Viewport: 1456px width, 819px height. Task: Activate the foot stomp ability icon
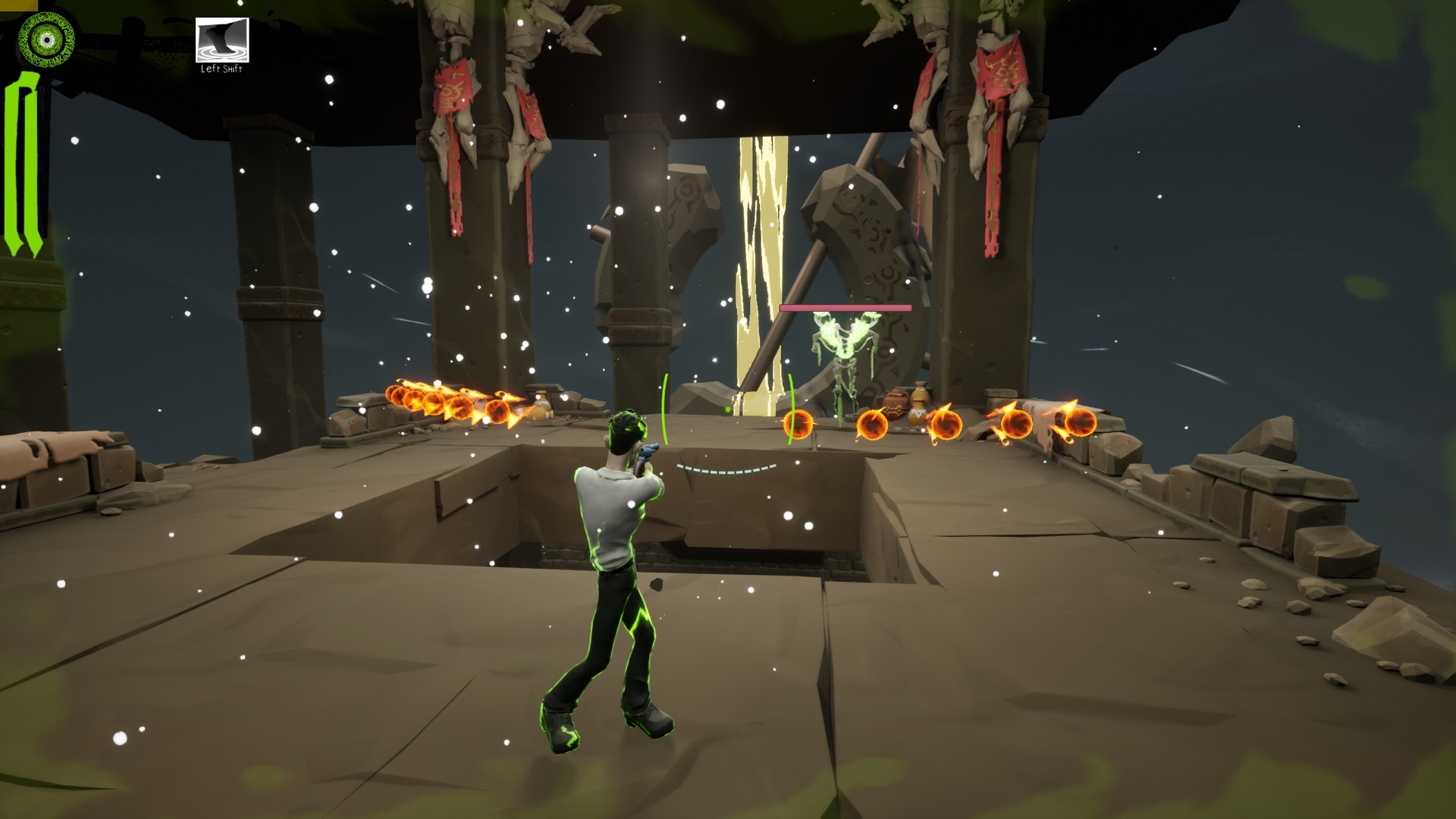(x=222, y=39)
